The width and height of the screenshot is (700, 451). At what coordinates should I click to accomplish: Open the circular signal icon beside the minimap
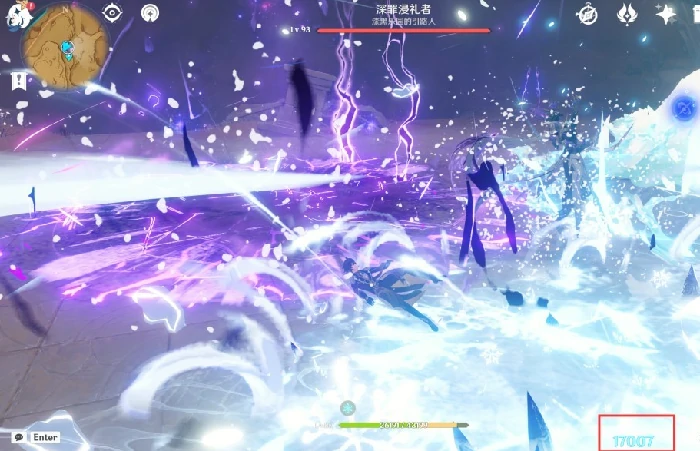(x=149, y=13)
